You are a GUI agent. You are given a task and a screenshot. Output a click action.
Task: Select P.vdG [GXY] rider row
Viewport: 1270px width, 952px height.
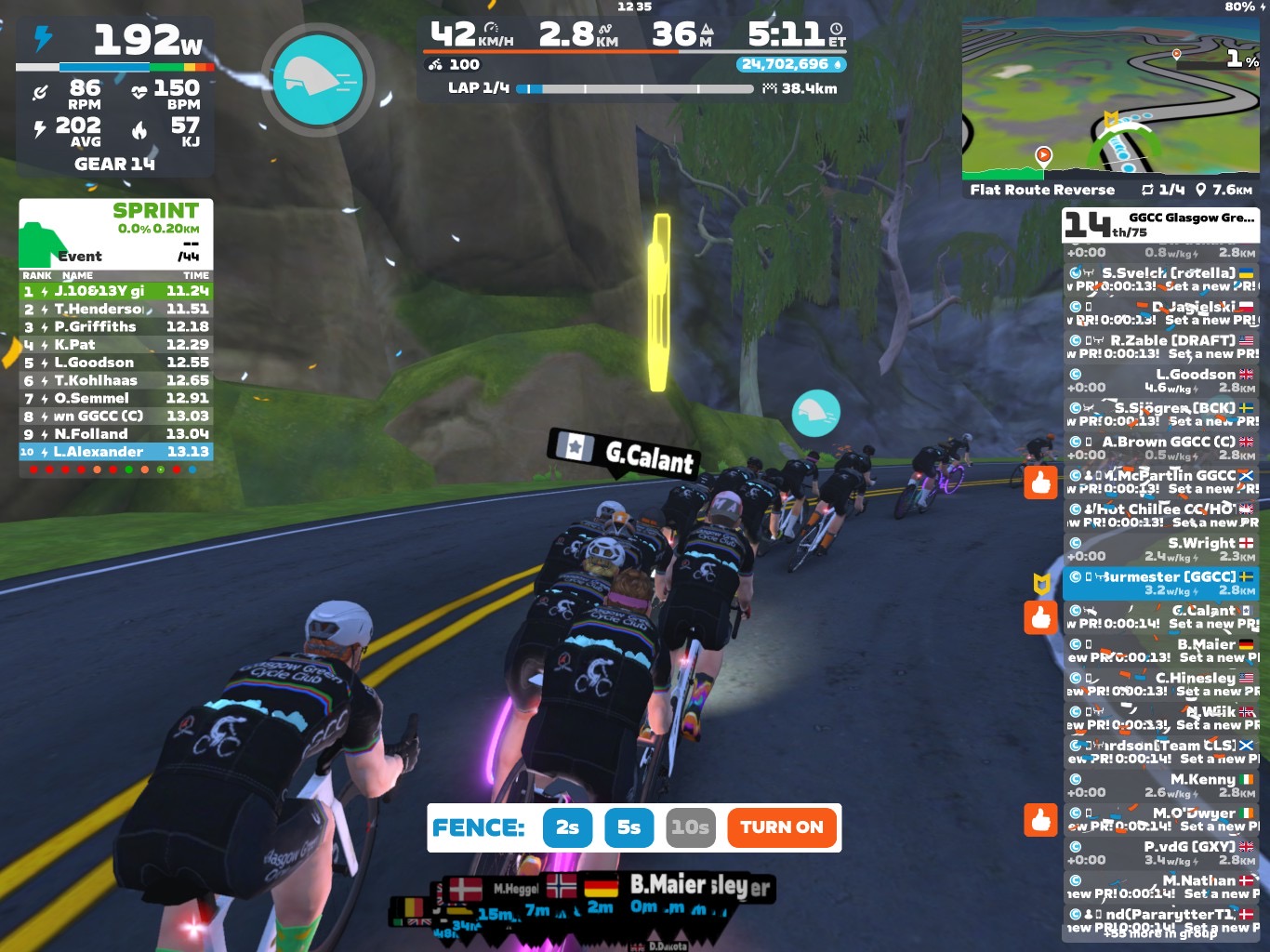click(1161, 853)
